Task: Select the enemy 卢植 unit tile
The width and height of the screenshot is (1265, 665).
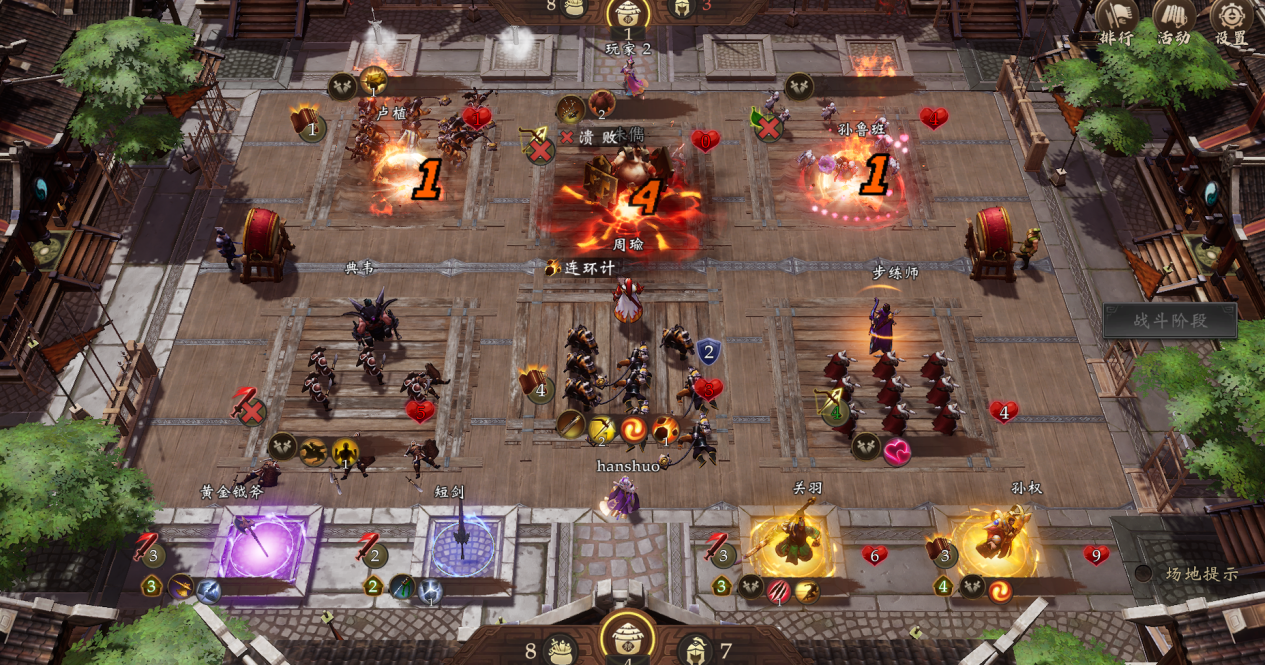Action: pyautogui.click(x=400, y=160)
